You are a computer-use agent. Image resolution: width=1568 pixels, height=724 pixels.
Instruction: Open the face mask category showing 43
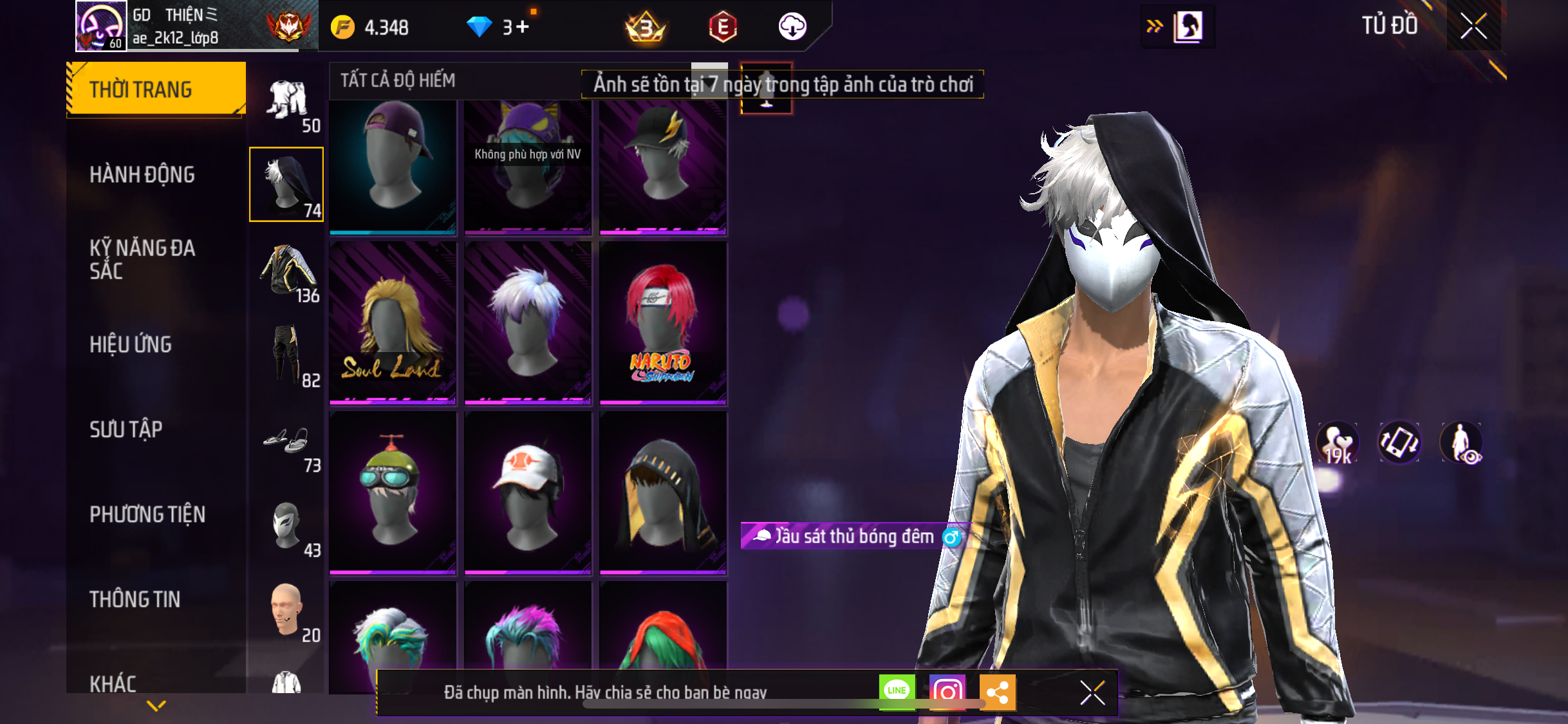coord(287,527)
